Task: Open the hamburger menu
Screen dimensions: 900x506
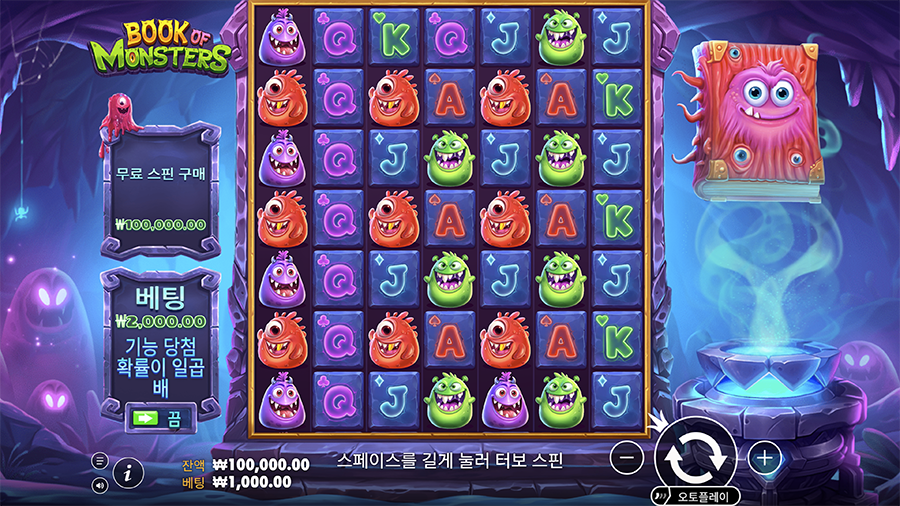Action: (x=100, y=461)
